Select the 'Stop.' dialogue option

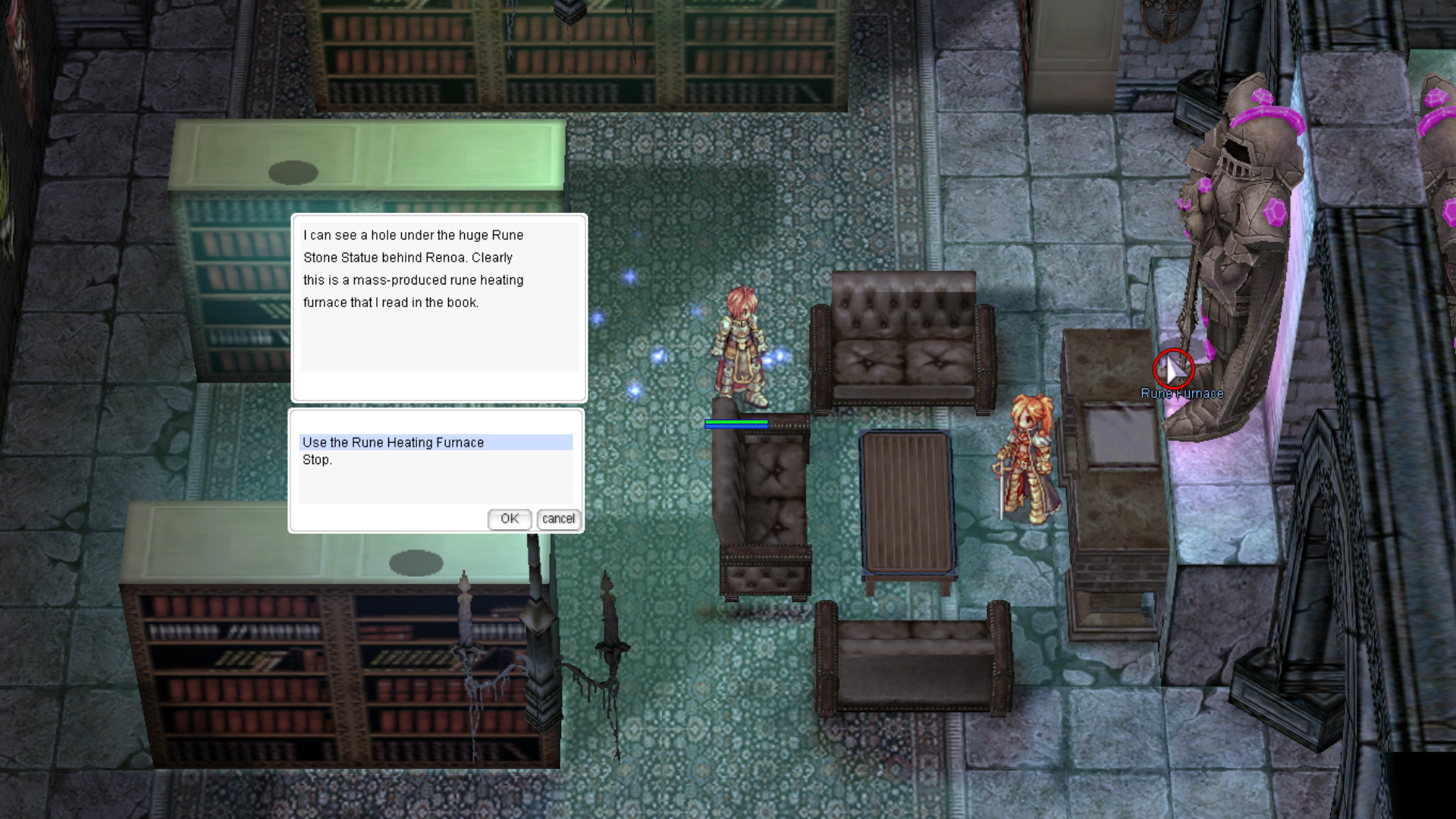pos(317,460)
